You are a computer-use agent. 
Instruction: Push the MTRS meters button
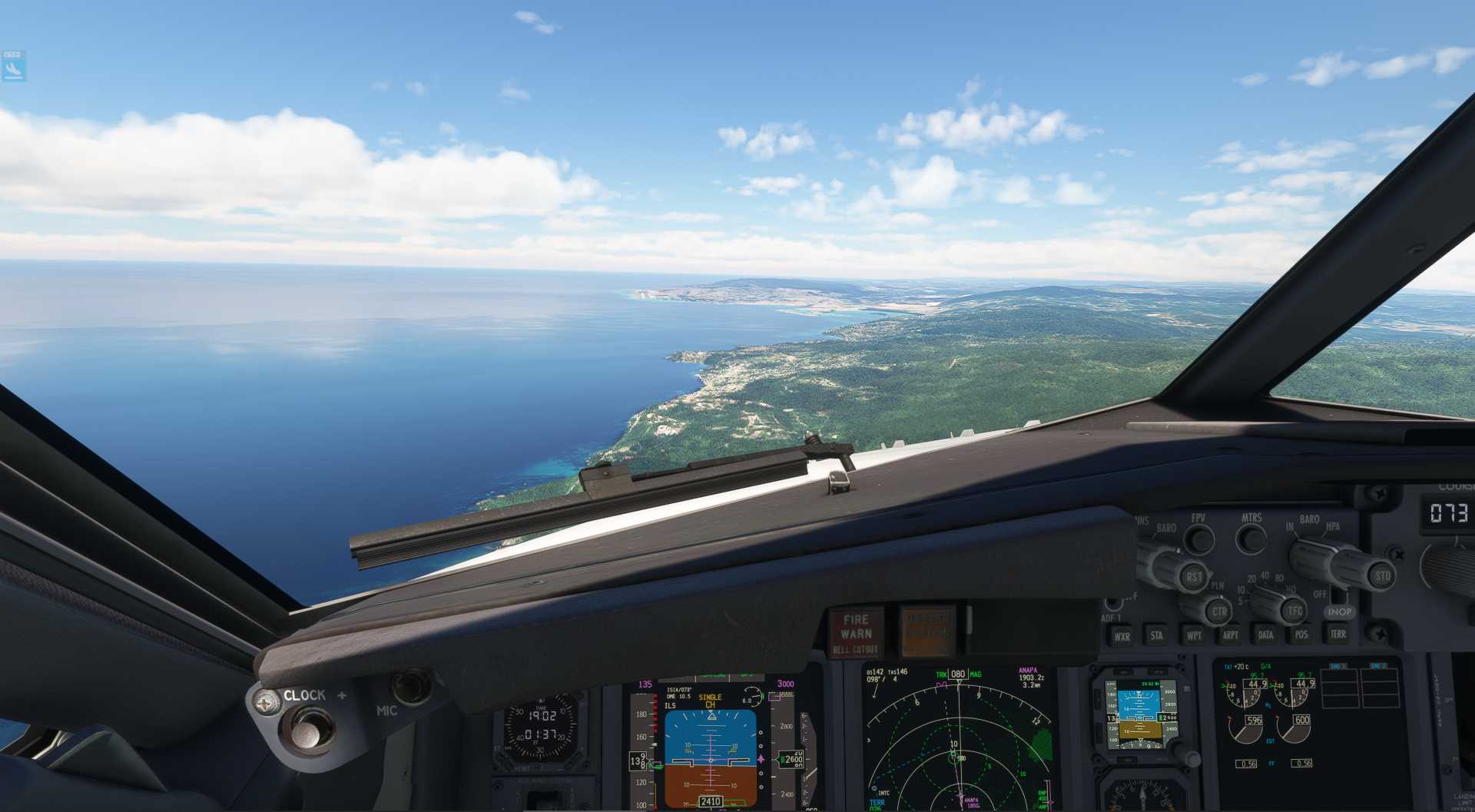(1251, 539)
